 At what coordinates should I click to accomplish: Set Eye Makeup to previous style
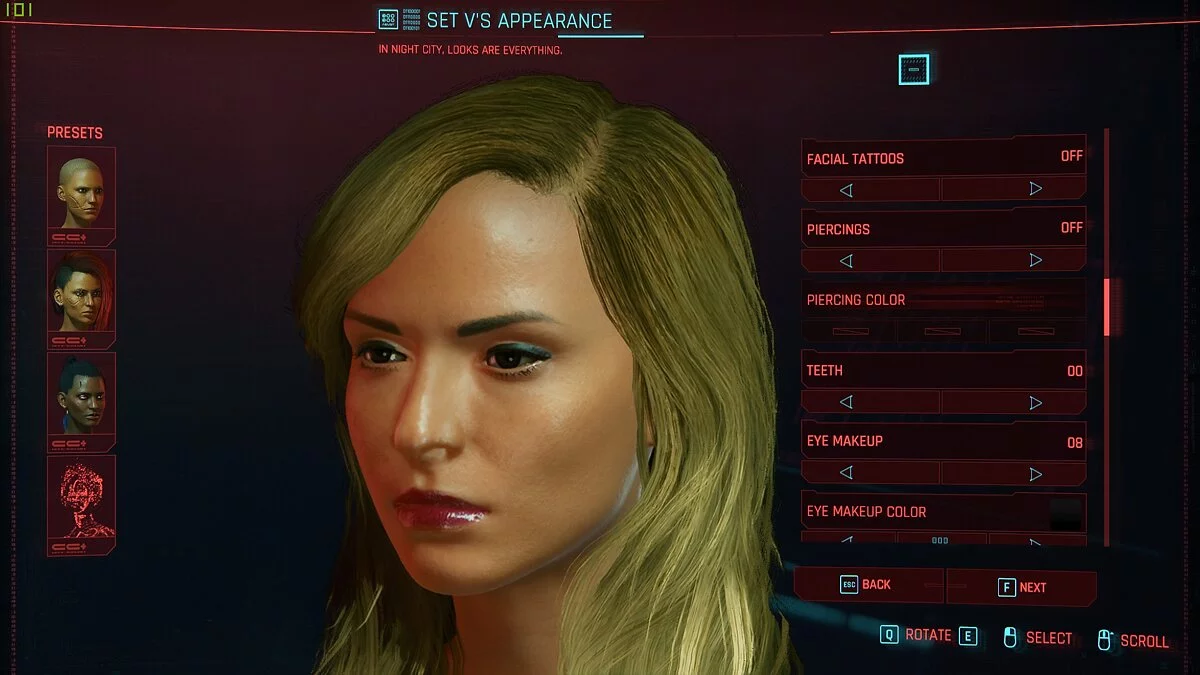[x=846, y=473]
